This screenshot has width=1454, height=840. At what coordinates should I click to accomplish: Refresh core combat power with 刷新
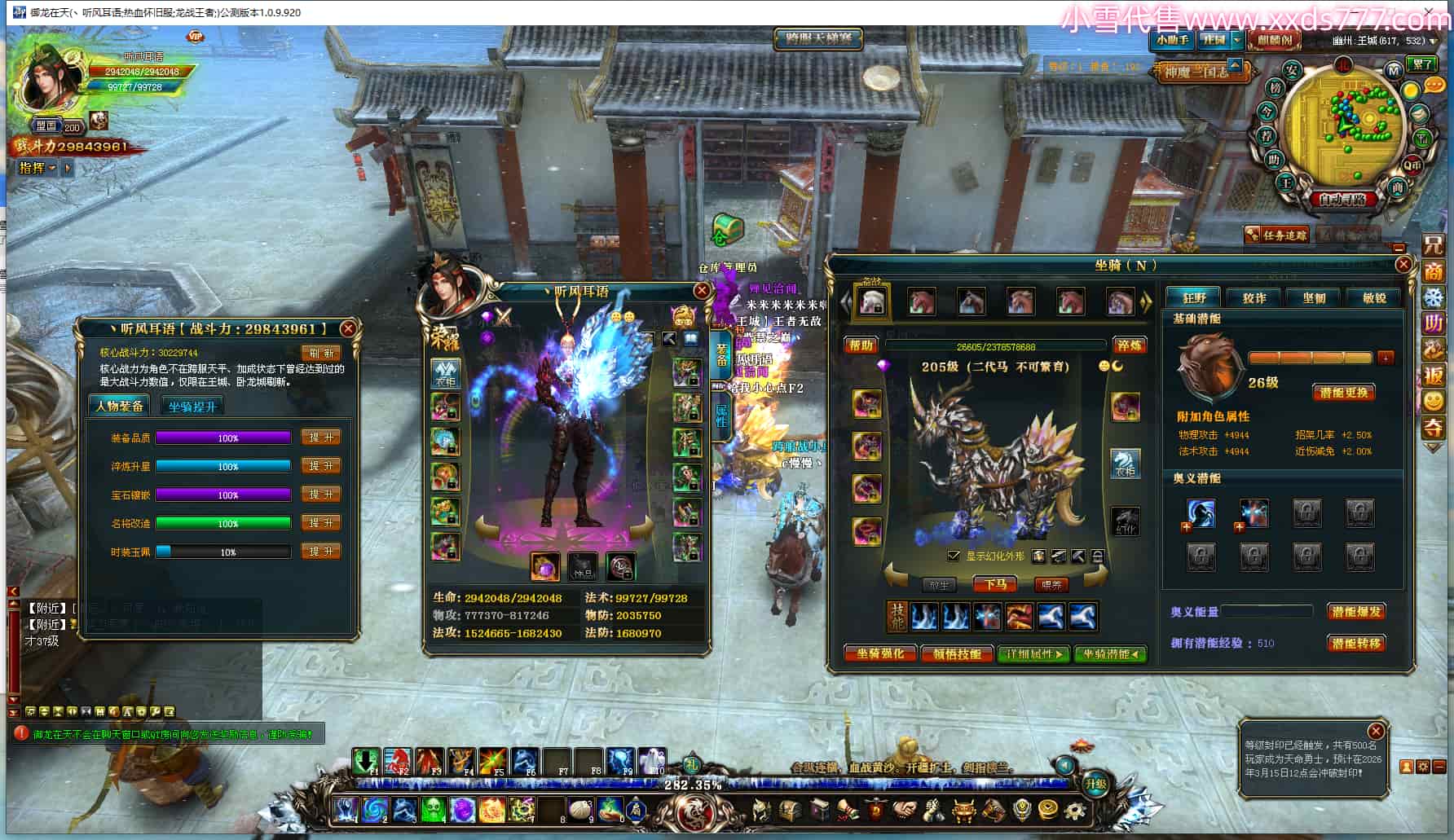[320, 353]
